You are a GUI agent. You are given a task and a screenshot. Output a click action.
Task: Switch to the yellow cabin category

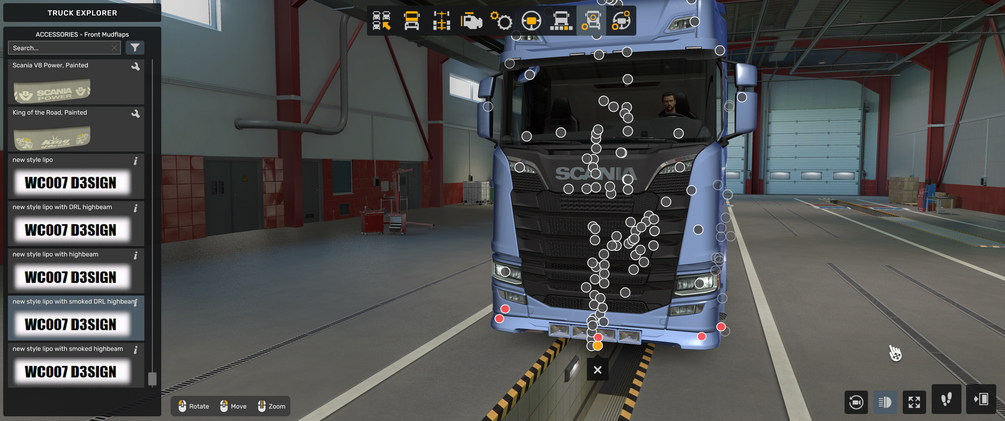point(411,21)
